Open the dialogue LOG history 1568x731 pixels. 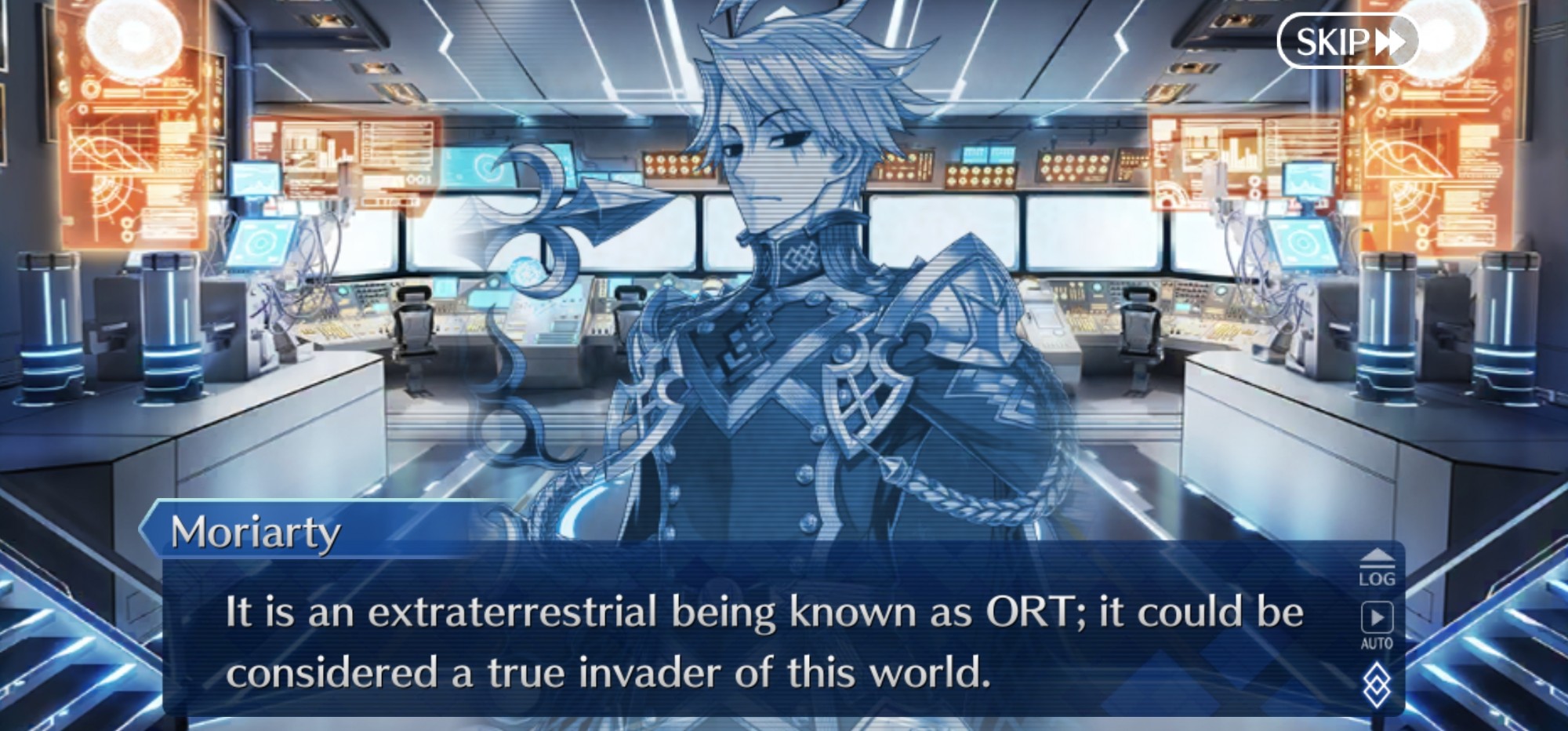[1377, 568]
